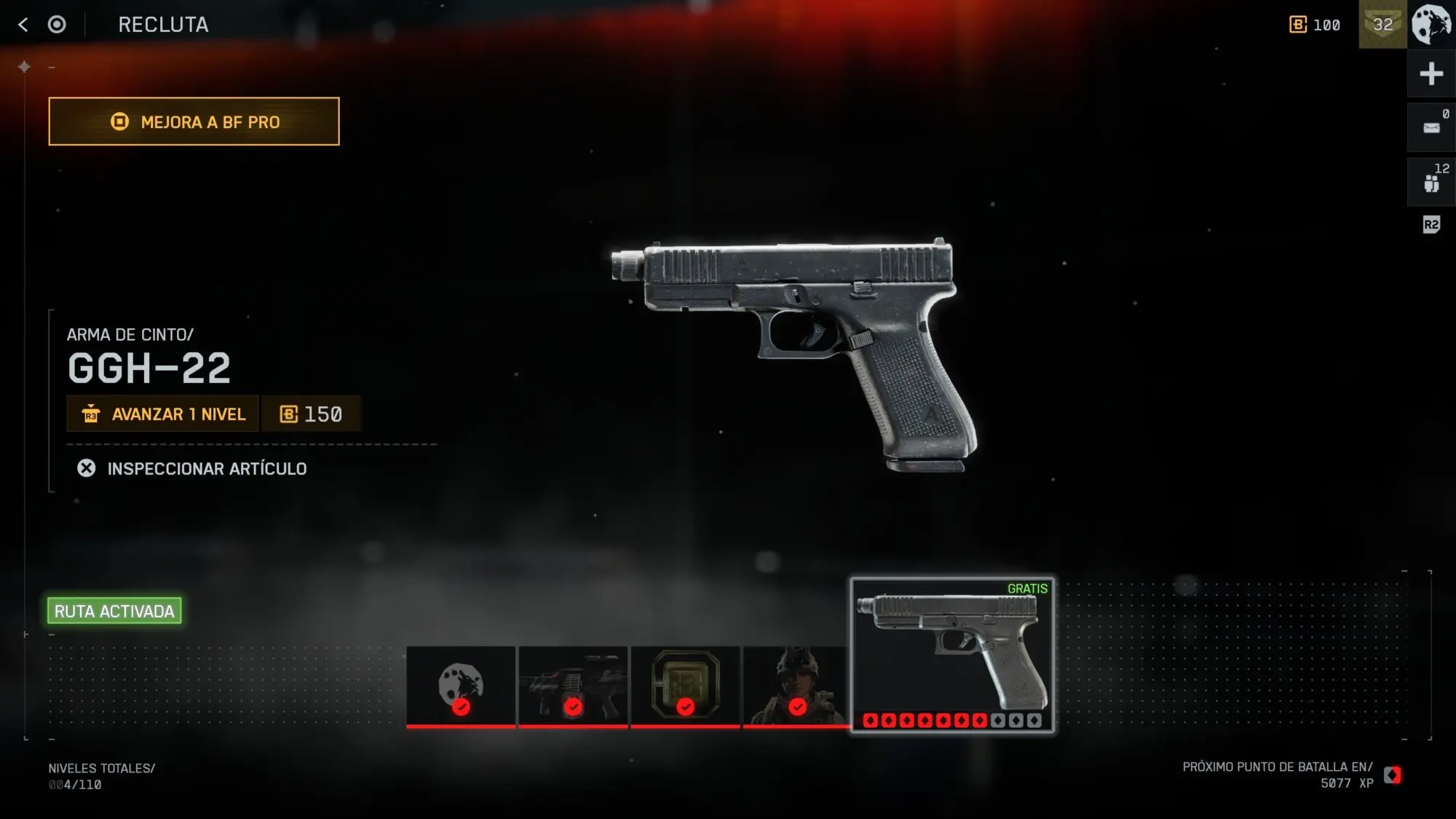Click the Ruta Activada label
Image resolution: width=1456 pixels, height=819 pixels.
pos(114,611)
